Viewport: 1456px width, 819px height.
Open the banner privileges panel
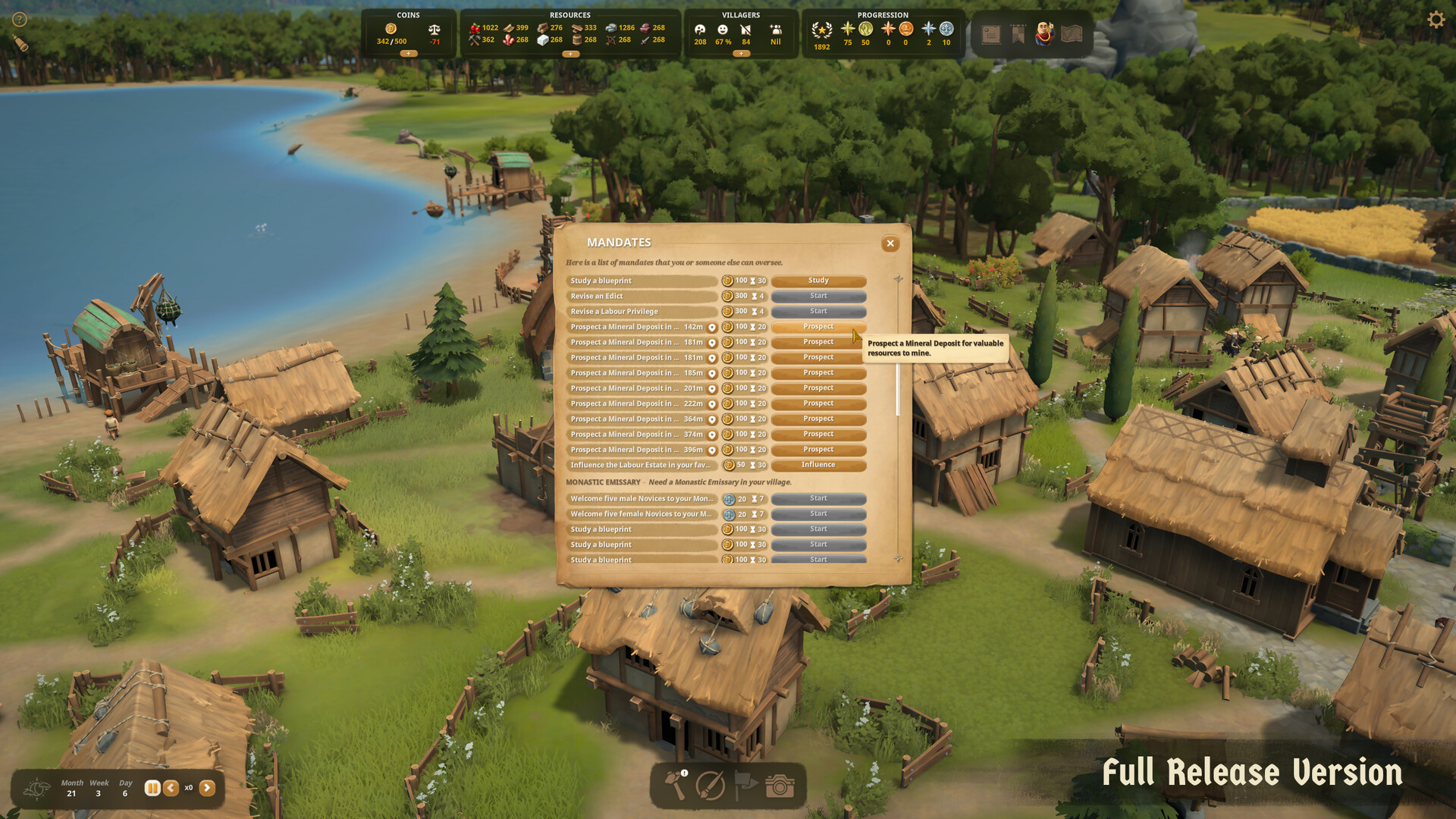[1017, 33]
